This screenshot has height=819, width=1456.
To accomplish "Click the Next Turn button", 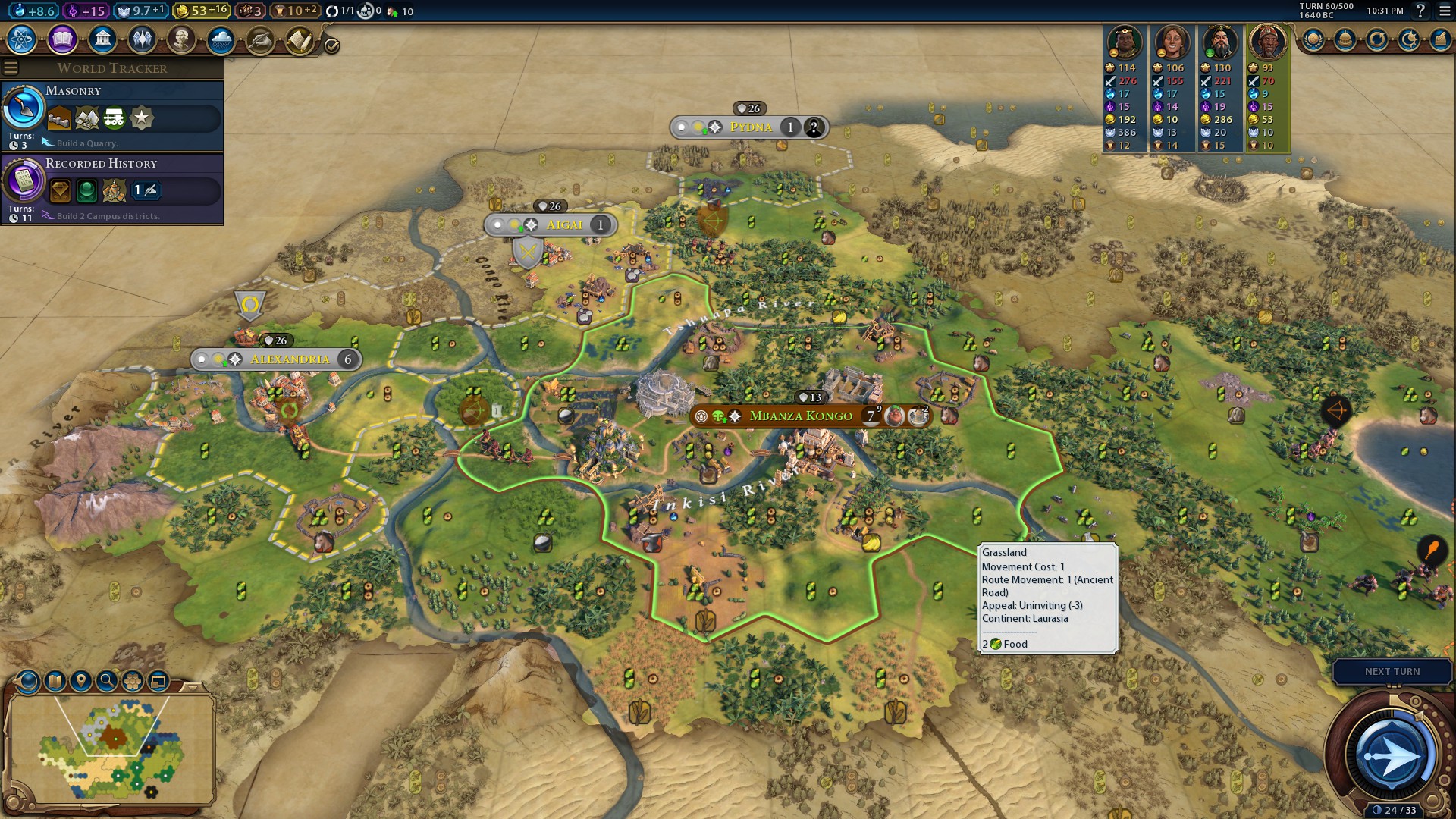I will tap(1392, 671).
